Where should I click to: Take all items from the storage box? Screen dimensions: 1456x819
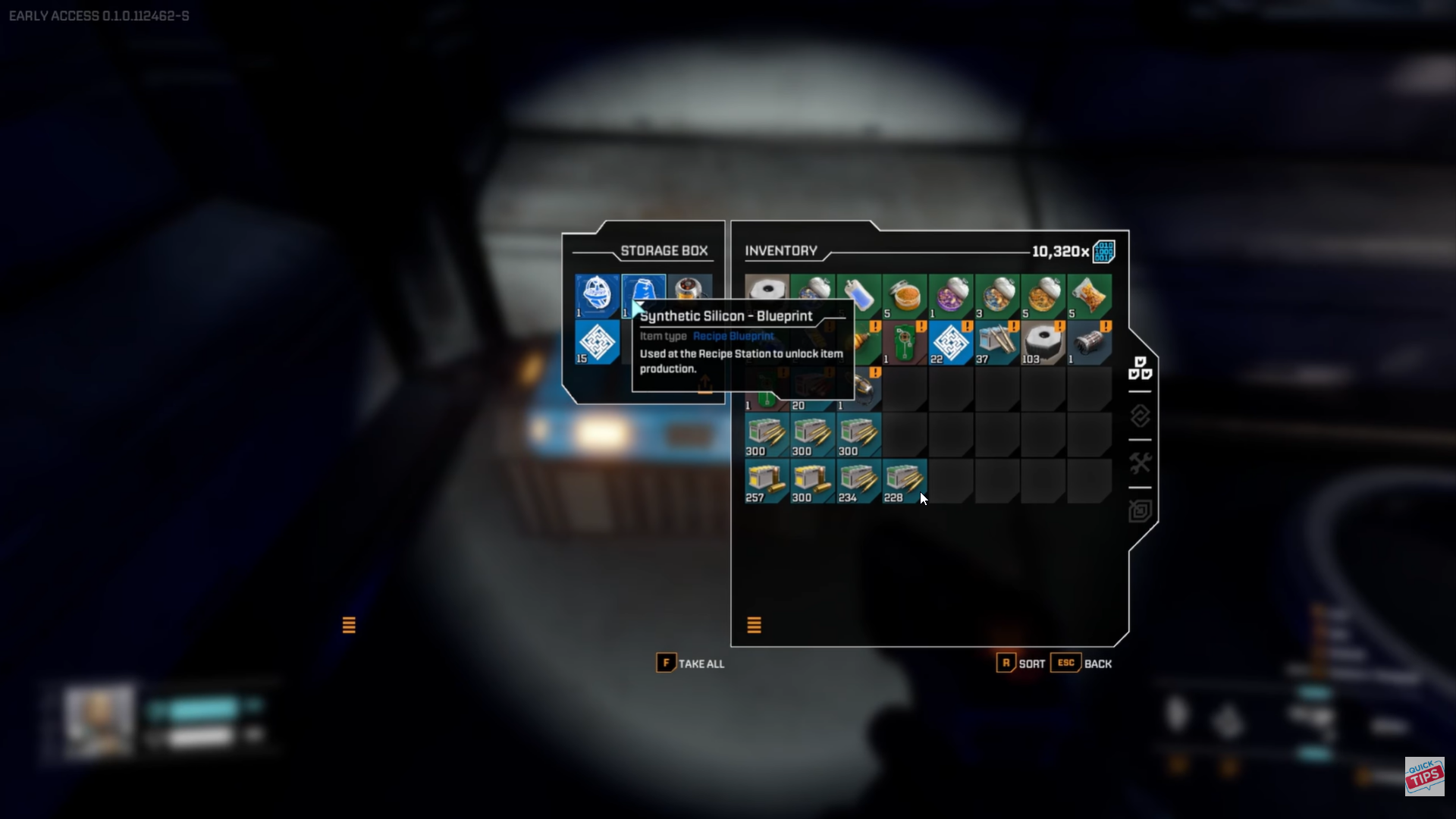point(690,664)
